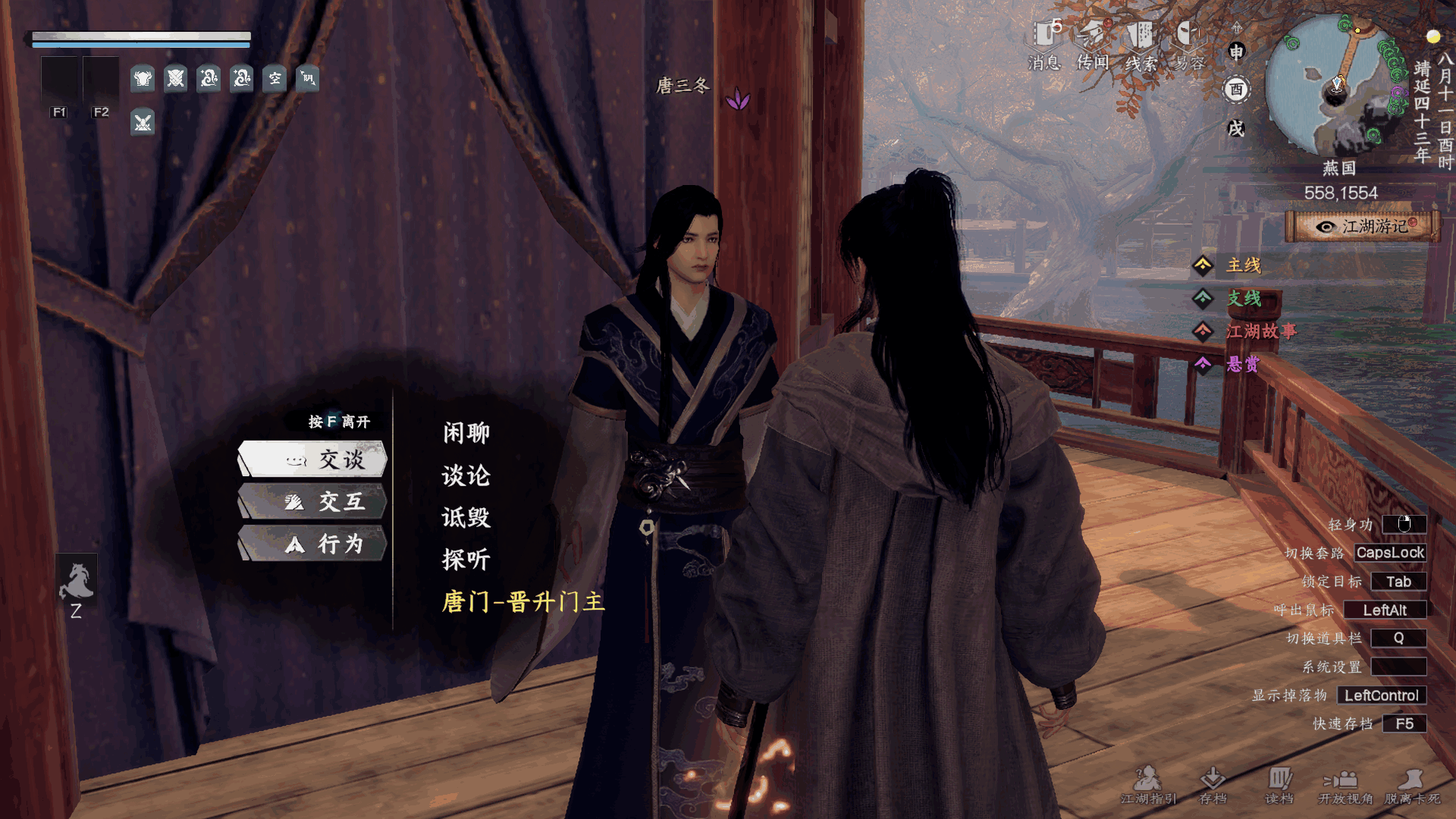Open the 行为 (Behavior) tab
Screen dimensions: 1456x819
tap(313, 544)
